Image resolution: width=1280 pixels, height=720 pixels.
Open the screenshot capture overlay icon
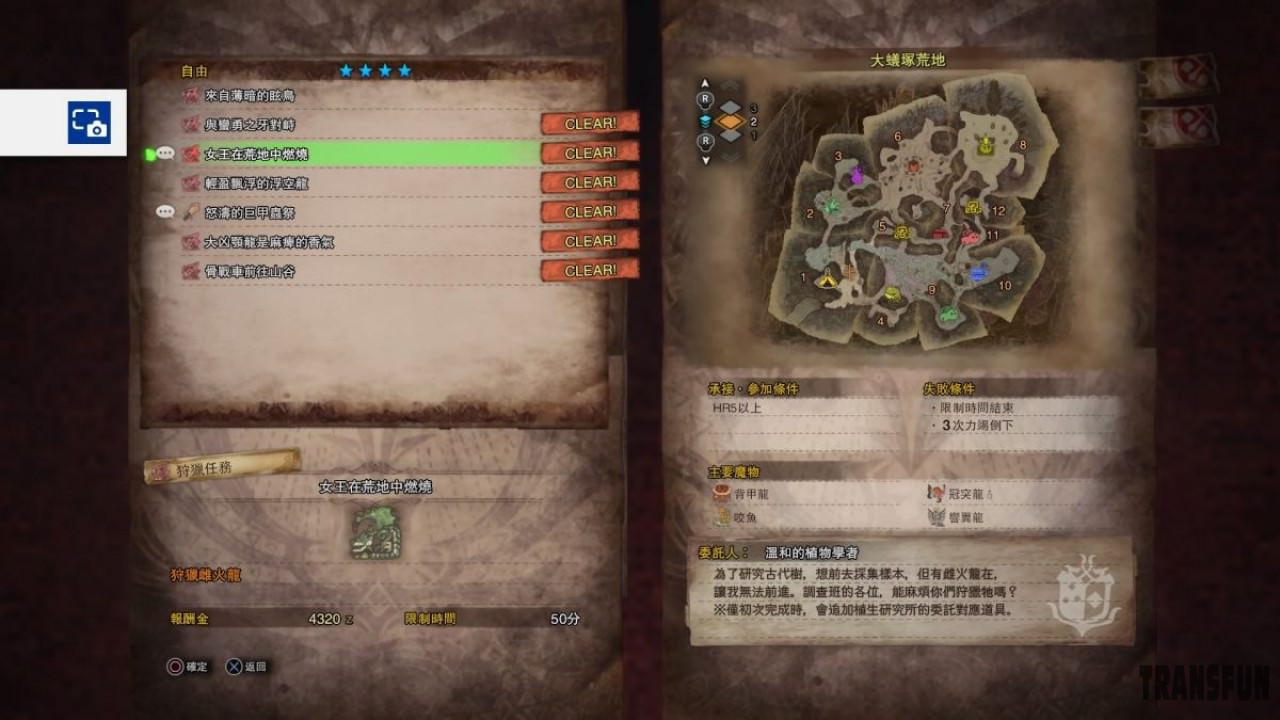click(89, 122)
